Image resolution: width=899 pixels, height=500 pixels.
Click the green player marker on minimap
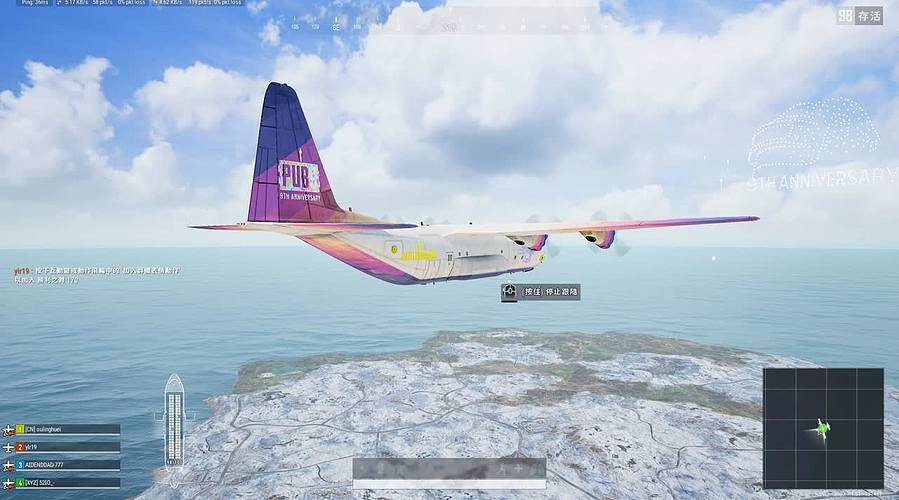[x=822, y=430]
